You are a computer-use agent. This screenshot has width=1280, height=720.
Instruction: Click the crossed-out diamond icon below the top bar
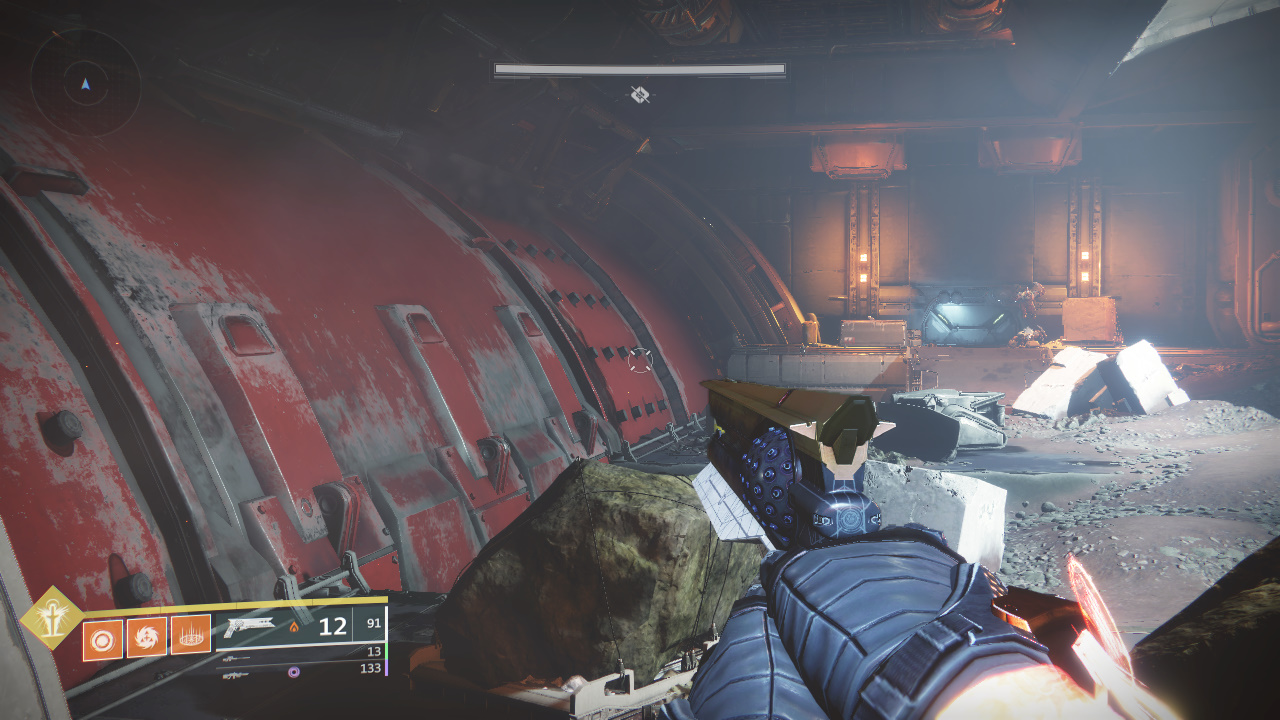tap(640, 95)
